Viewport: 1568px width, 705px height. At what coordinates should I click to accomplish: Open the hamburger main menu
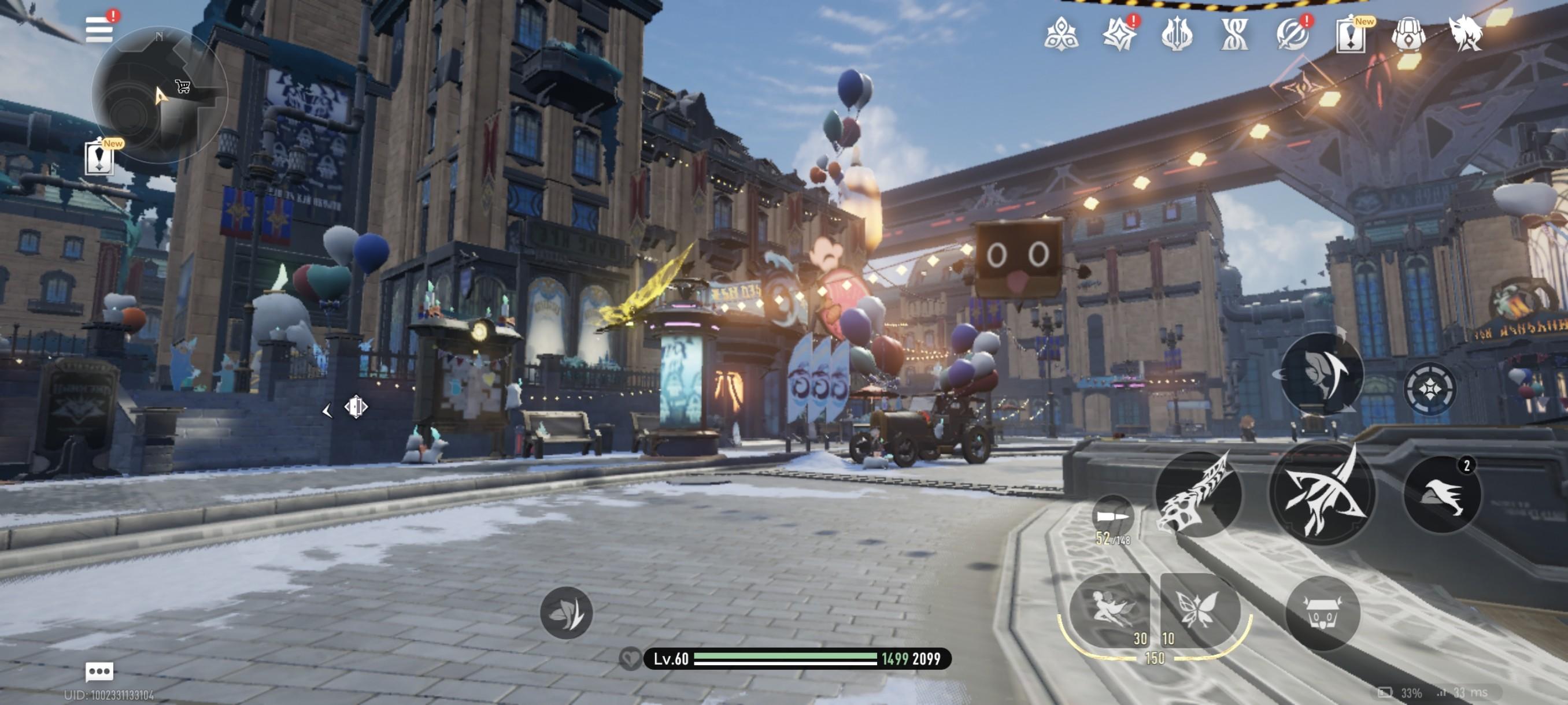pos(99,28)
